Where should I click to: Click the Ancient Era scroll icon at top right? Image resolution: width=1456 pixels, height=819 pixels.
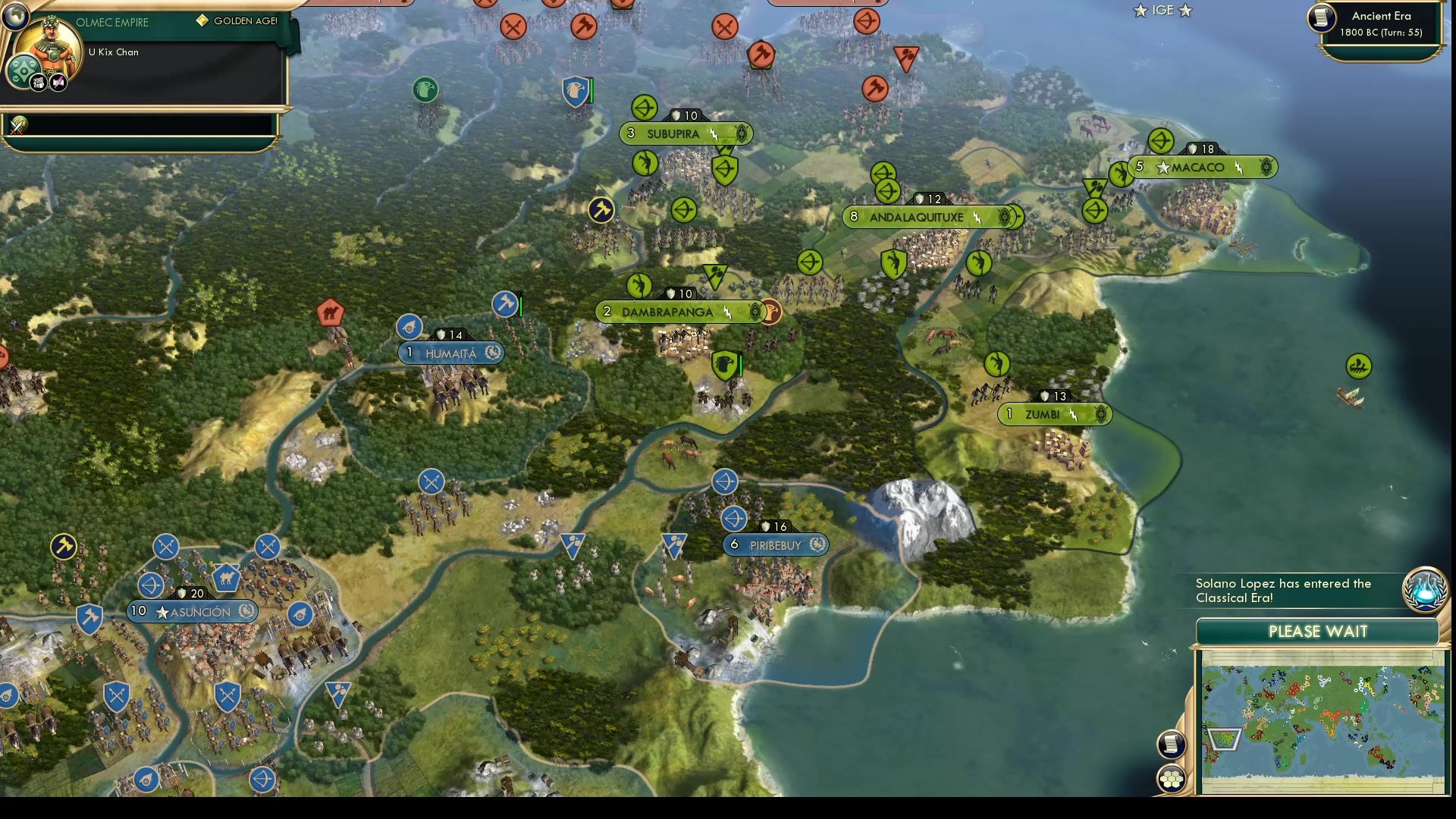point(1320,19)
